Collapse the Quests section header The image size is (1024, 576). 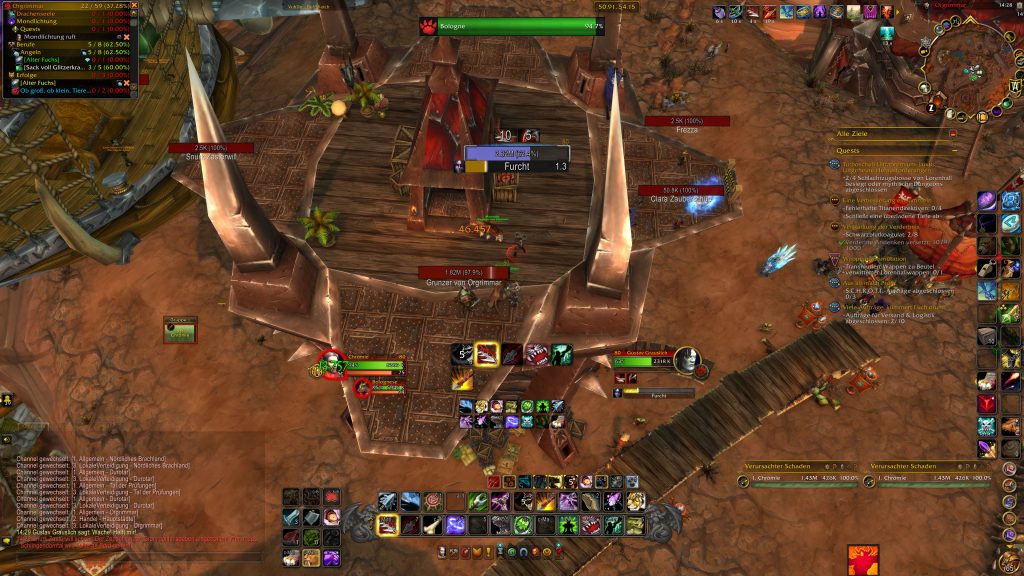pyautogui.click(x=953, y=149)
